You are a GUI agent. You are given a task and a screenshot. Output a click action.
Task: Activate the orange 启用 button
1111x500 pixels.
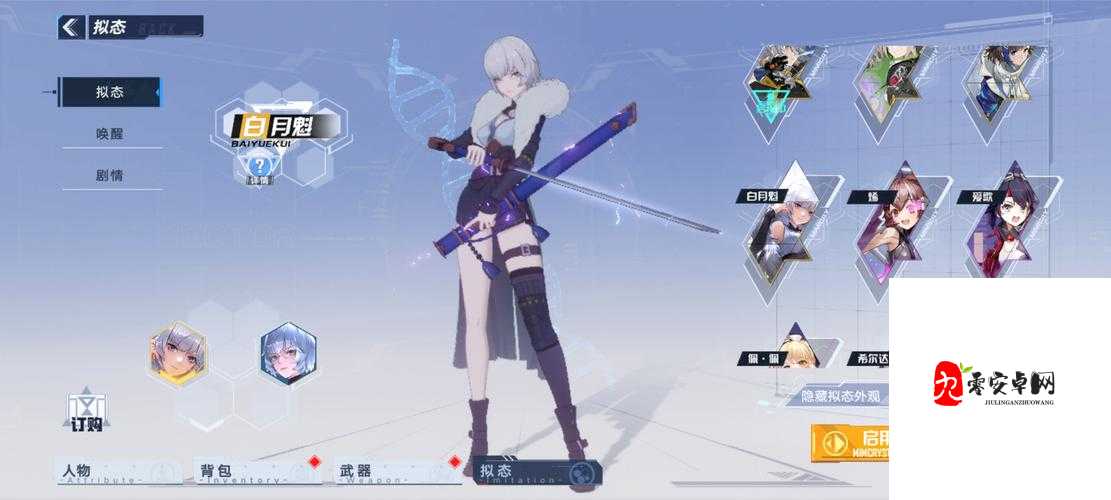(850, 441)
